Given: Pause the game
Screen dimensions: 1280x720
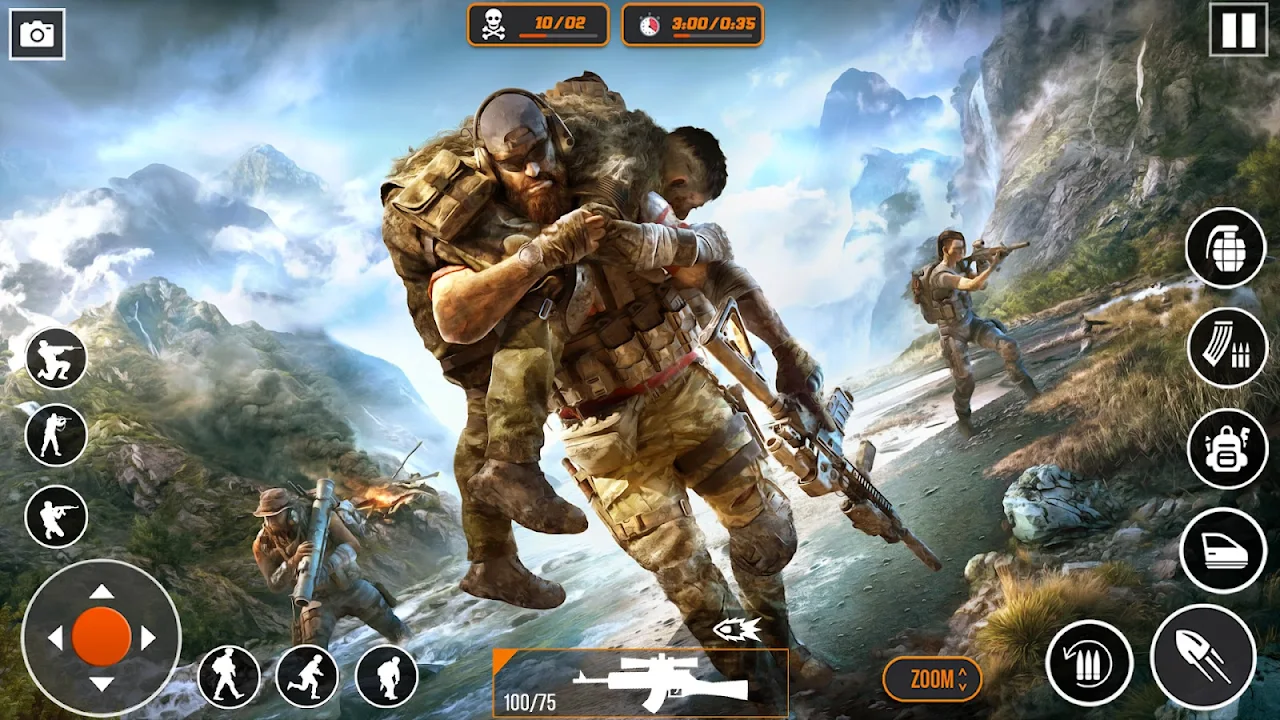Looking at the screenshot, I should point(1238,30).
